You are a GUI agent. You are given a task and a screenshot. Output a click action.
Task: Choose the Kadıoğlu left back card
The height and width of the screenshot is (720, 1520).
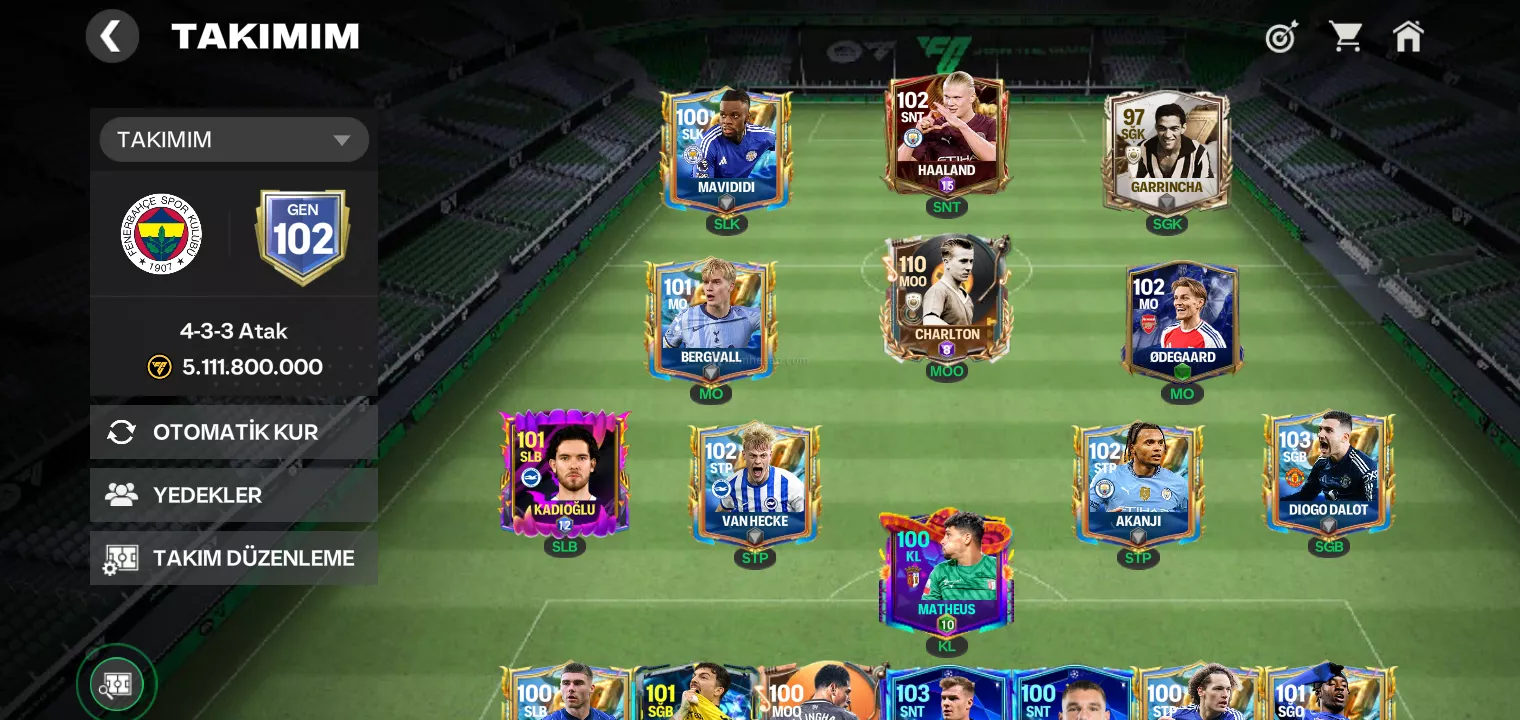[565, 472]
